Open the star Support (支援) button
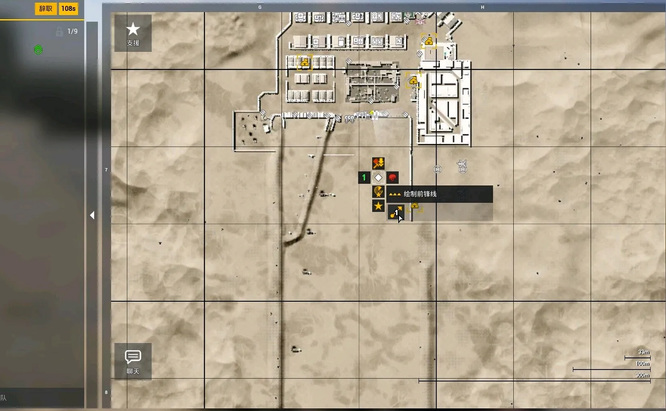This screenshot has width=666, height=411. click(x=133, y=33)
